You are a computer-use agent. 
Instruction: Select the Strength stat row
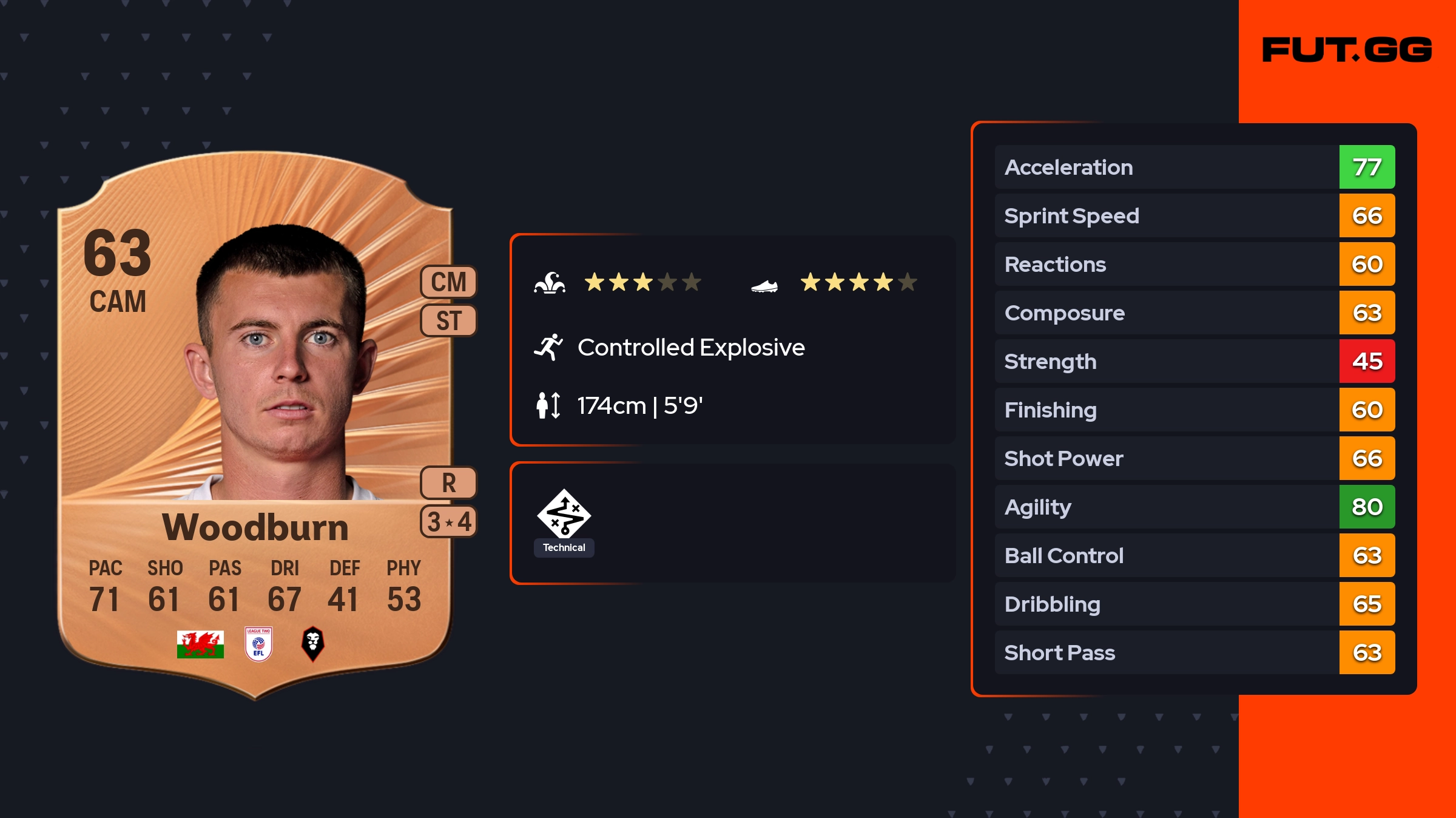(1194, 362)
